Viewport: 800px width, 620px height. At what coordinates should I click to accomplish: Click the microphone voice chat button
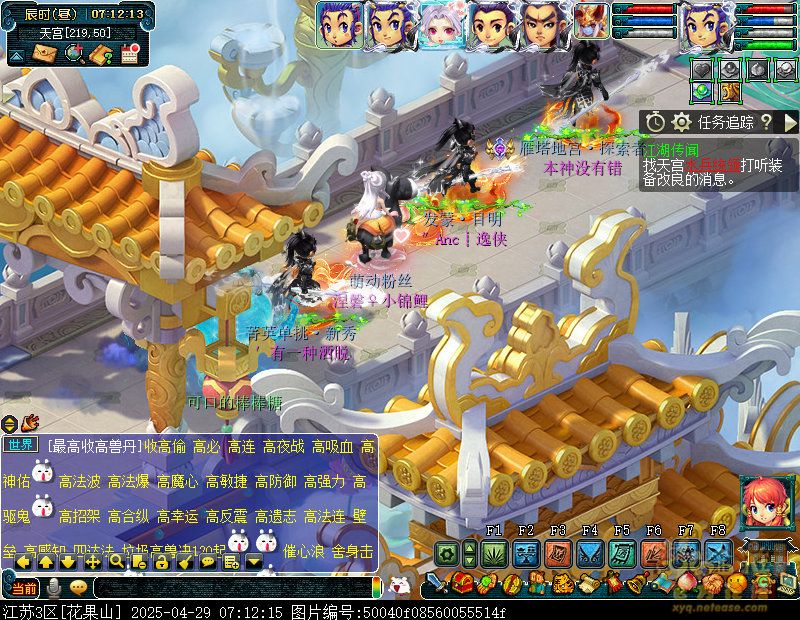pos(54,587)
